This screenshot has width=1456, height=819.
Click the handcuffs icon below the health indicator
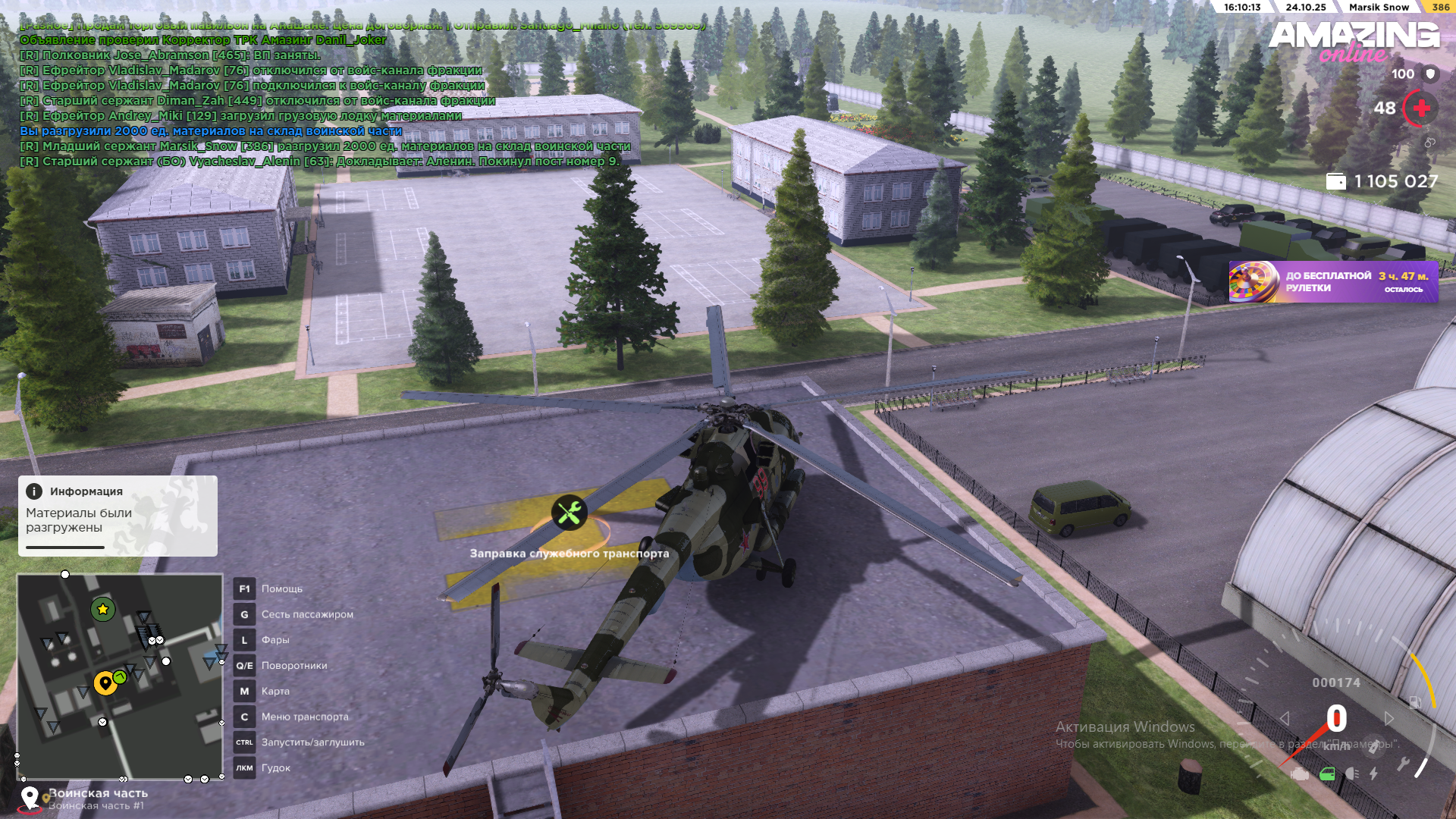[1431, 142]
